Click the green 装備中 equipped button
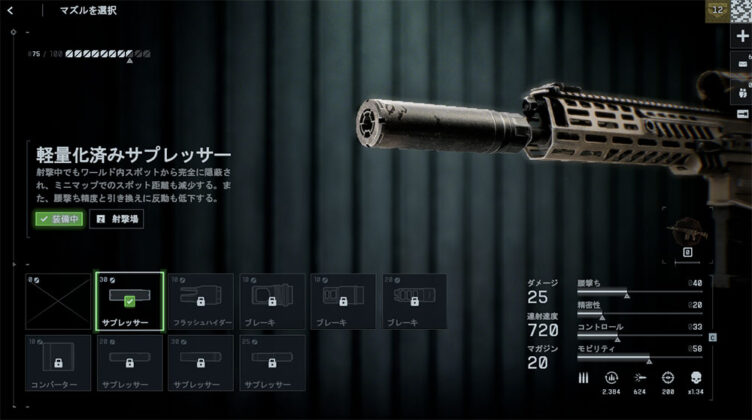The width and height of the screenshot is (752, 420). (x=59, y=219)
